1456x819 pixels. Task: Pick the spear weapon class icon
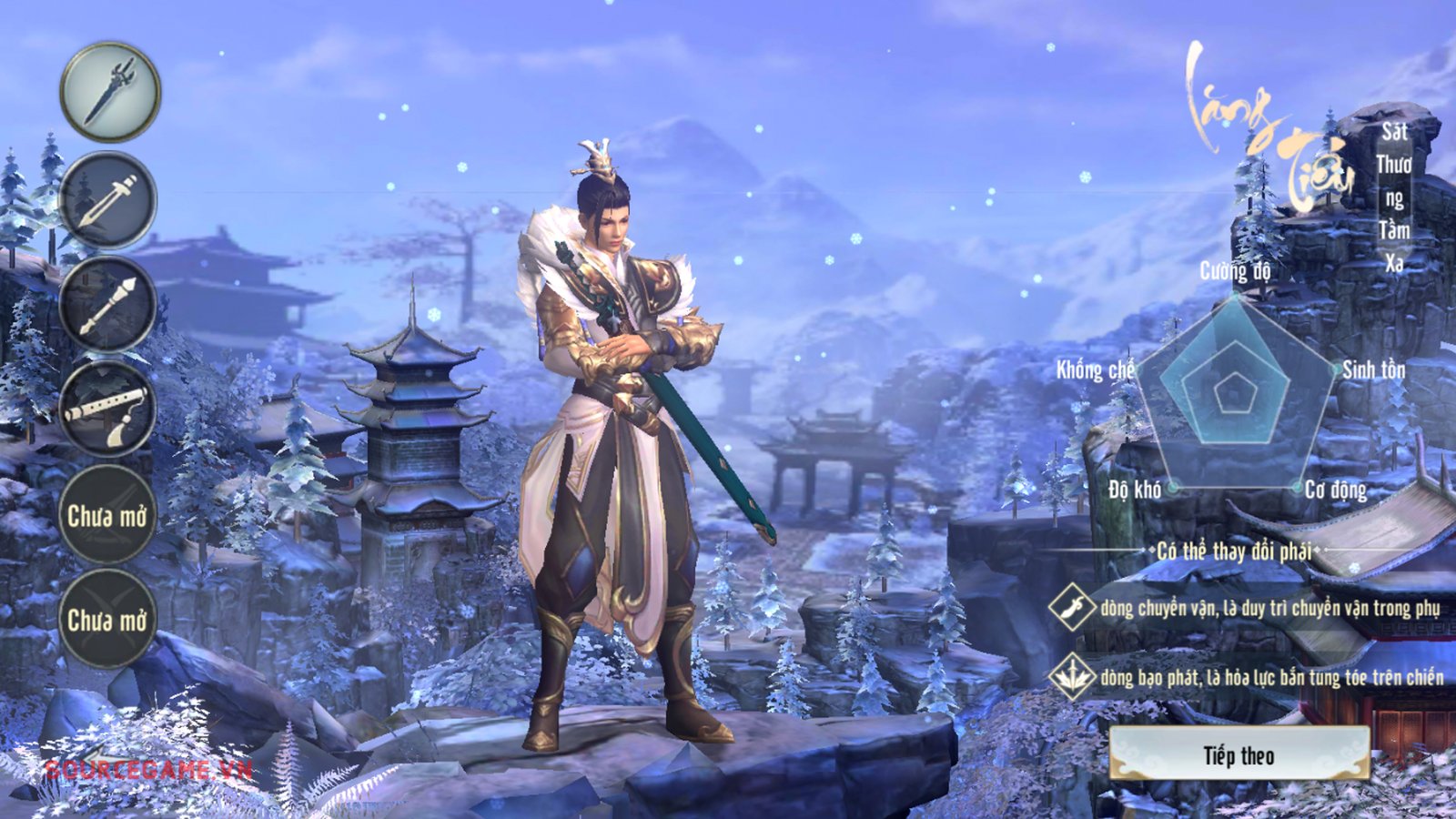[x=107, y=305]
